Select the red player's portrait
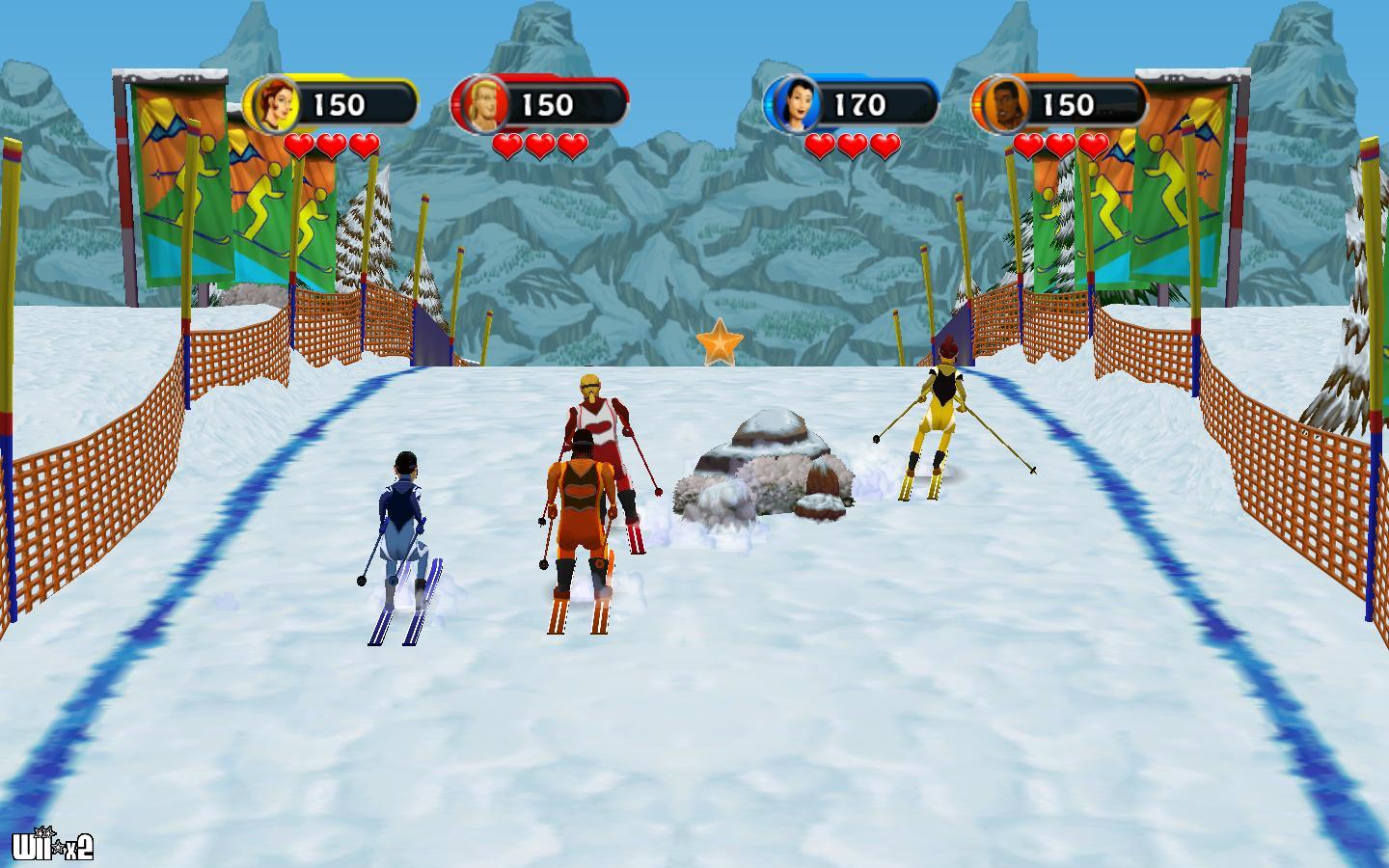This screenshot has width=1389, height=868. (x=481, y=104)
